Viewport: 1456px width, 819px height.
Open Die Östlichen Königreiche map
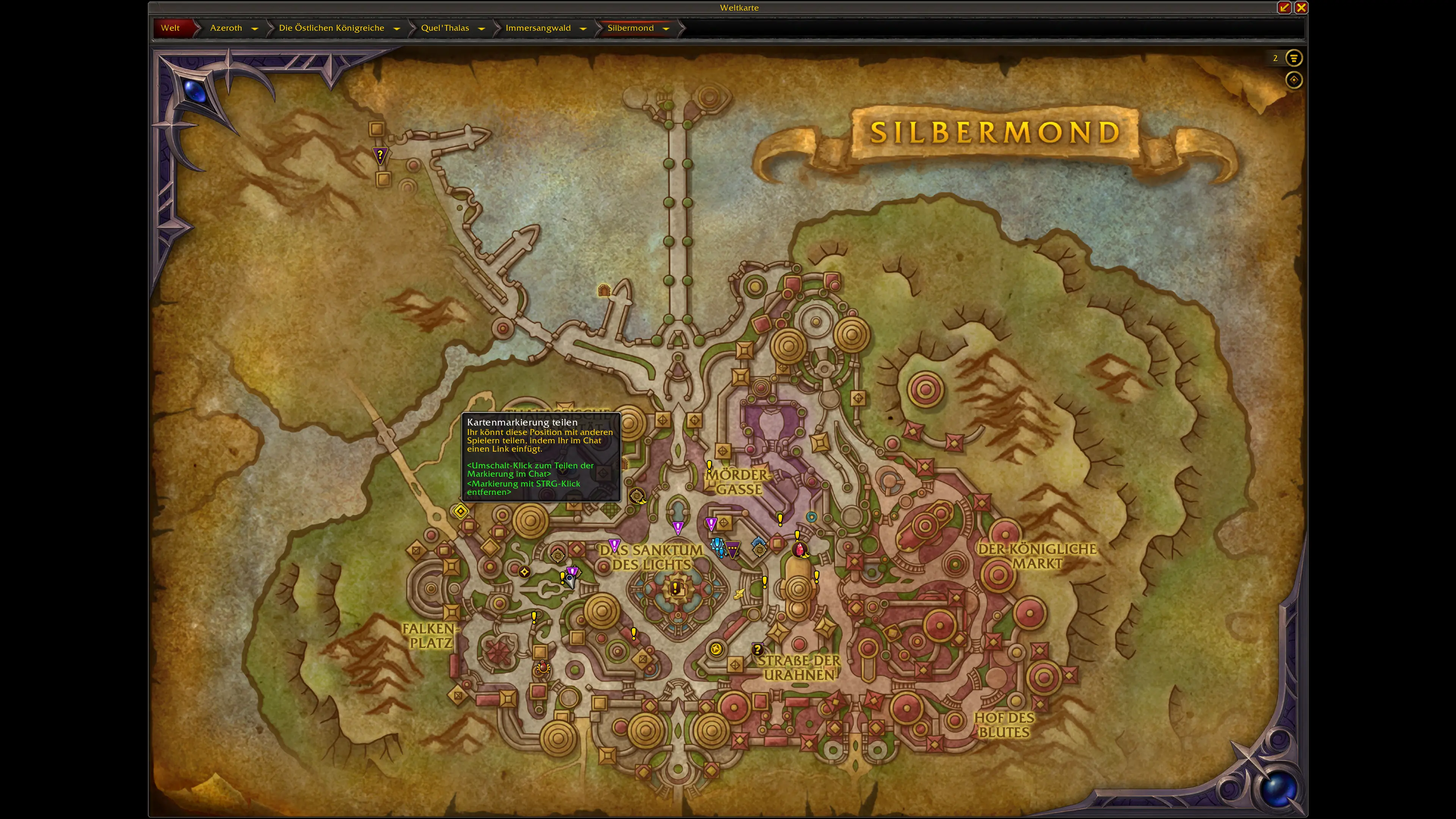331,28
